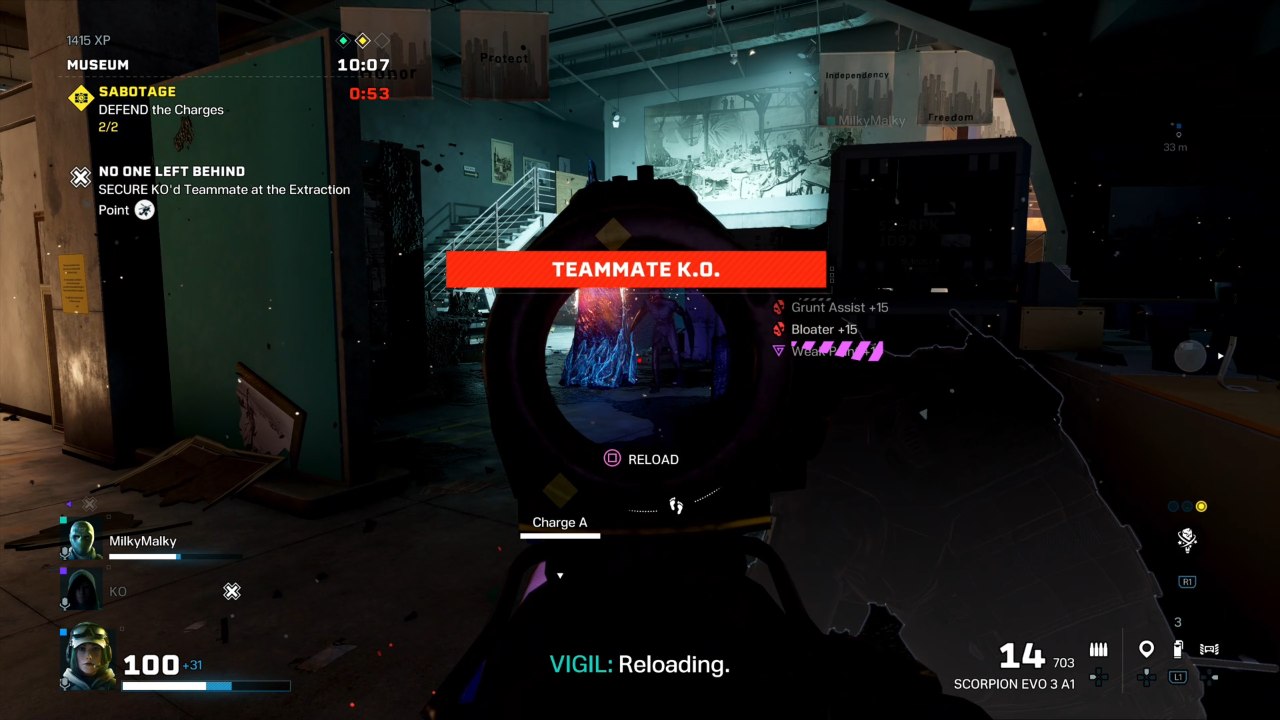Click the SCORPION EVO 3 A1 weapon label
The height and width of the screenshot is (720, 1280).
[x=1013, y=683]
